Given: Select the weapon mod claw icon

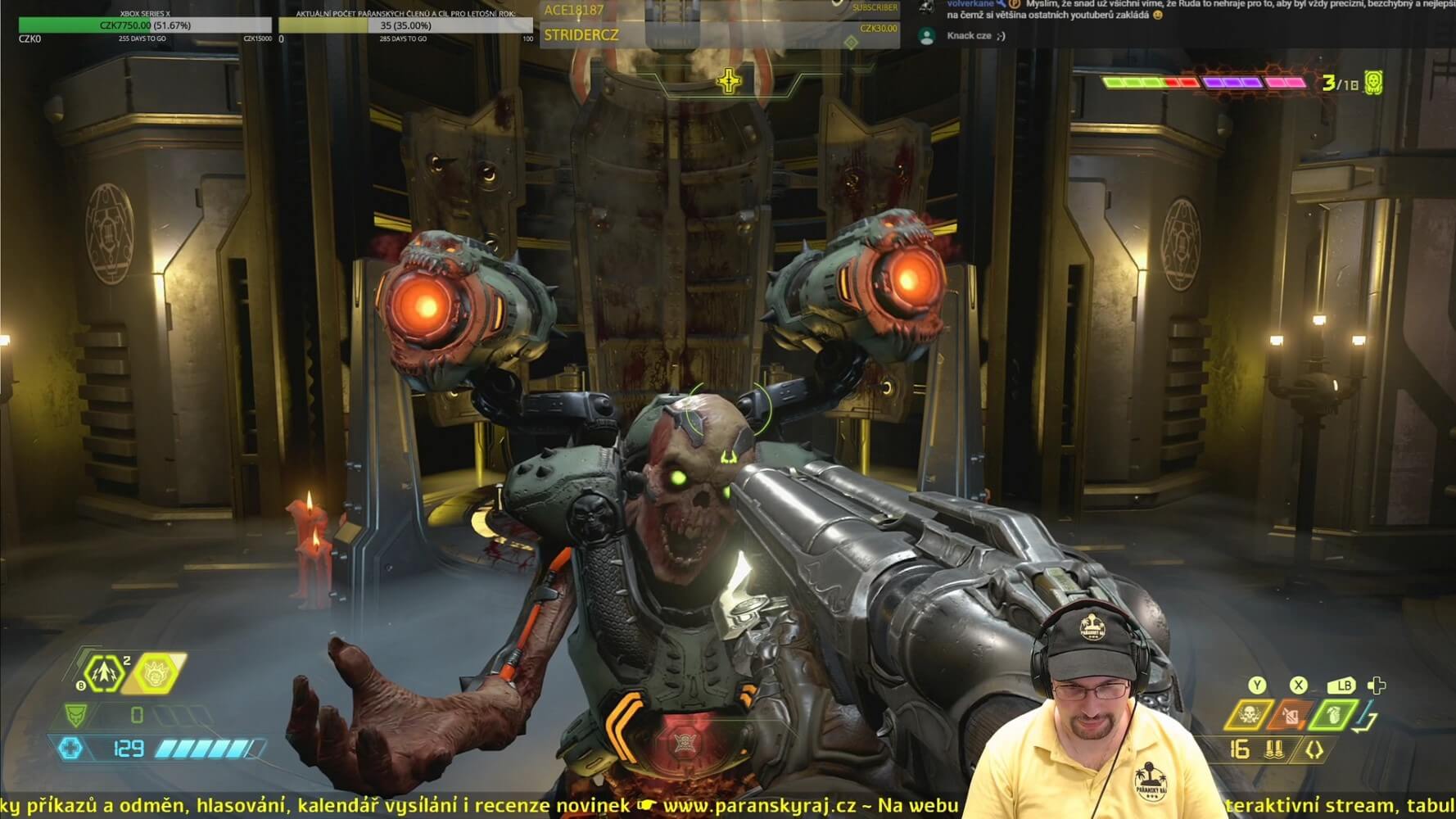Looking at the screenshot, I should tap(1314, 749).
